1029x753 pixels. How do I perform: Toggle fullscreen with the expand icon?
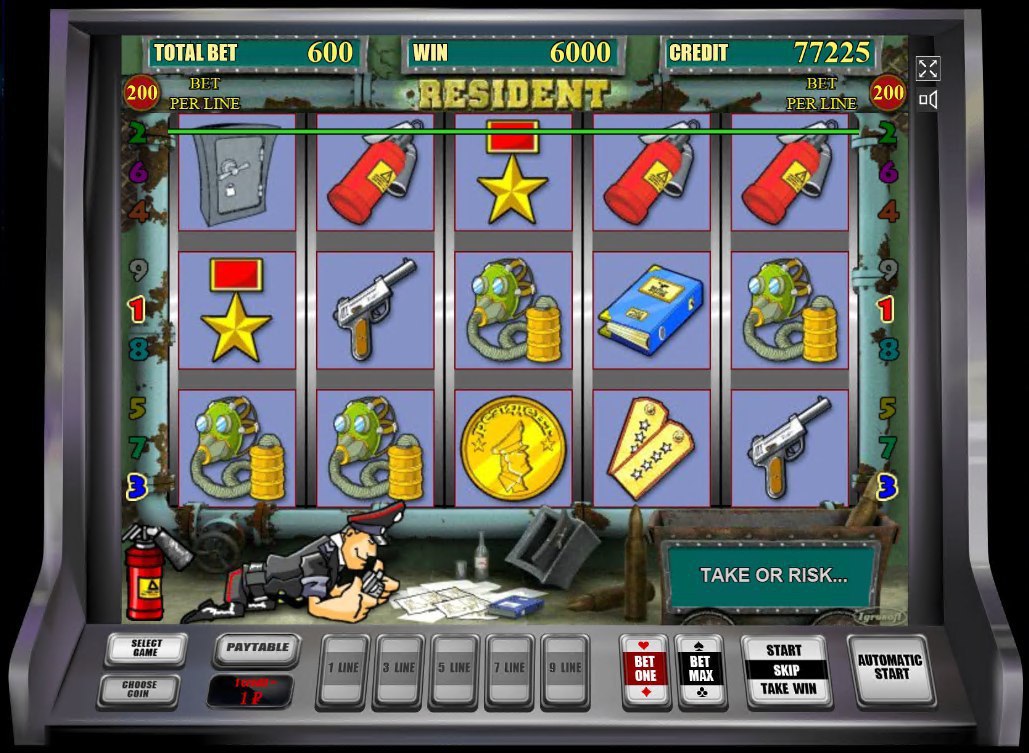tap(928, 69)
